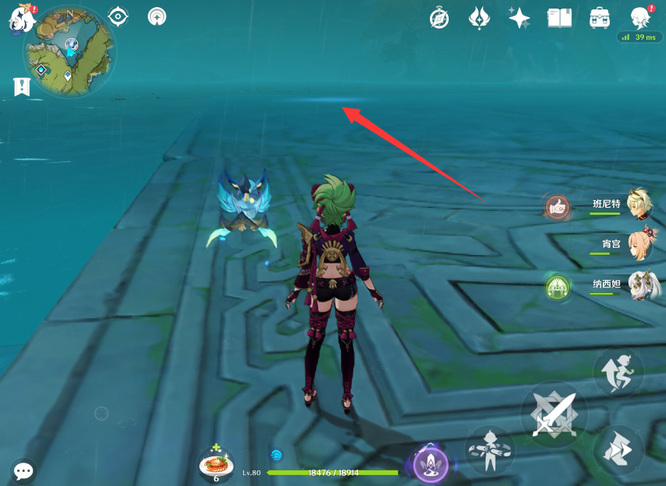
Task: Trigger the purple elemental burst
Action: tap(431, 465)
